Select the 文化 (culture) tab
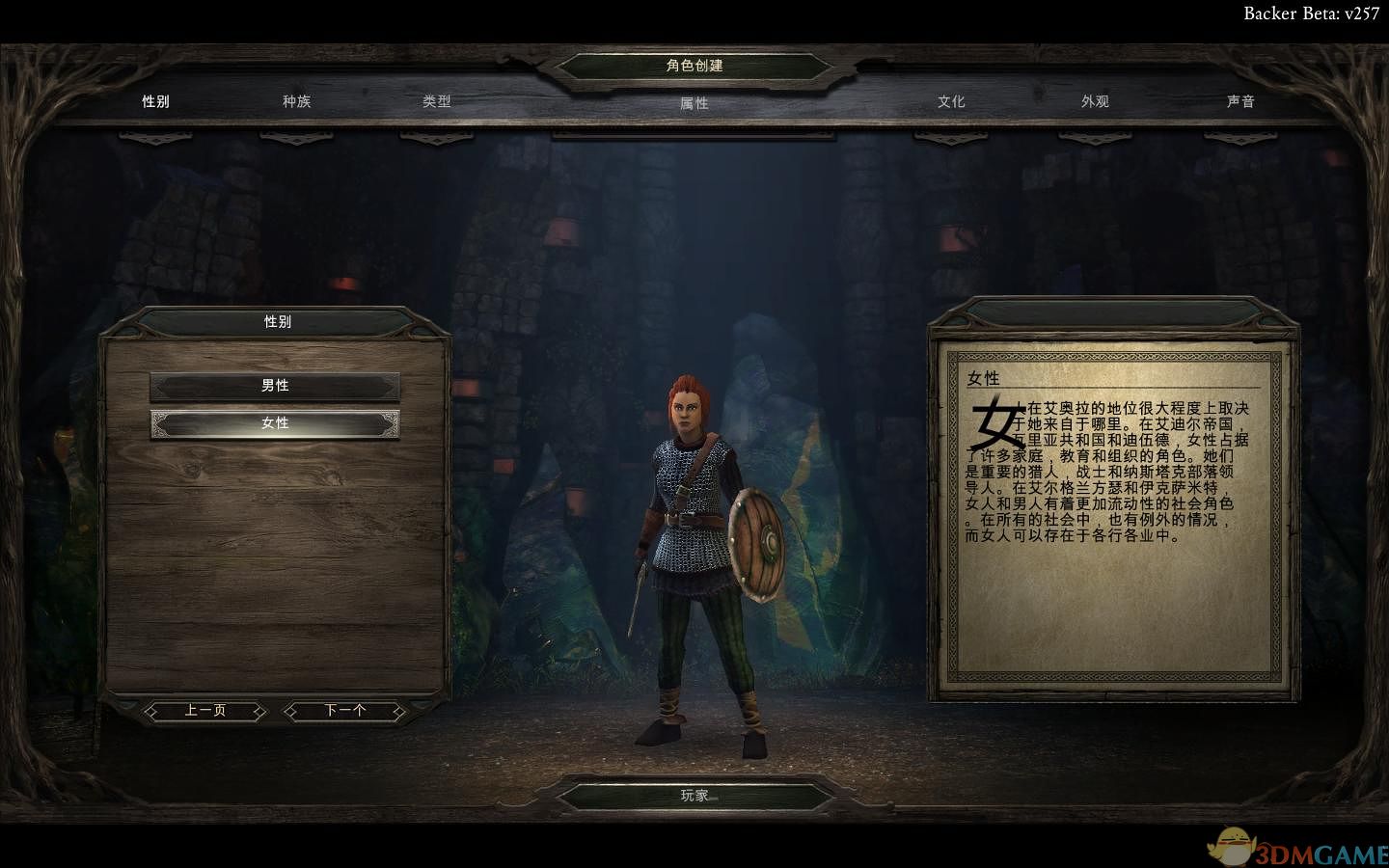1389x868 pixels. pos(951,101)
